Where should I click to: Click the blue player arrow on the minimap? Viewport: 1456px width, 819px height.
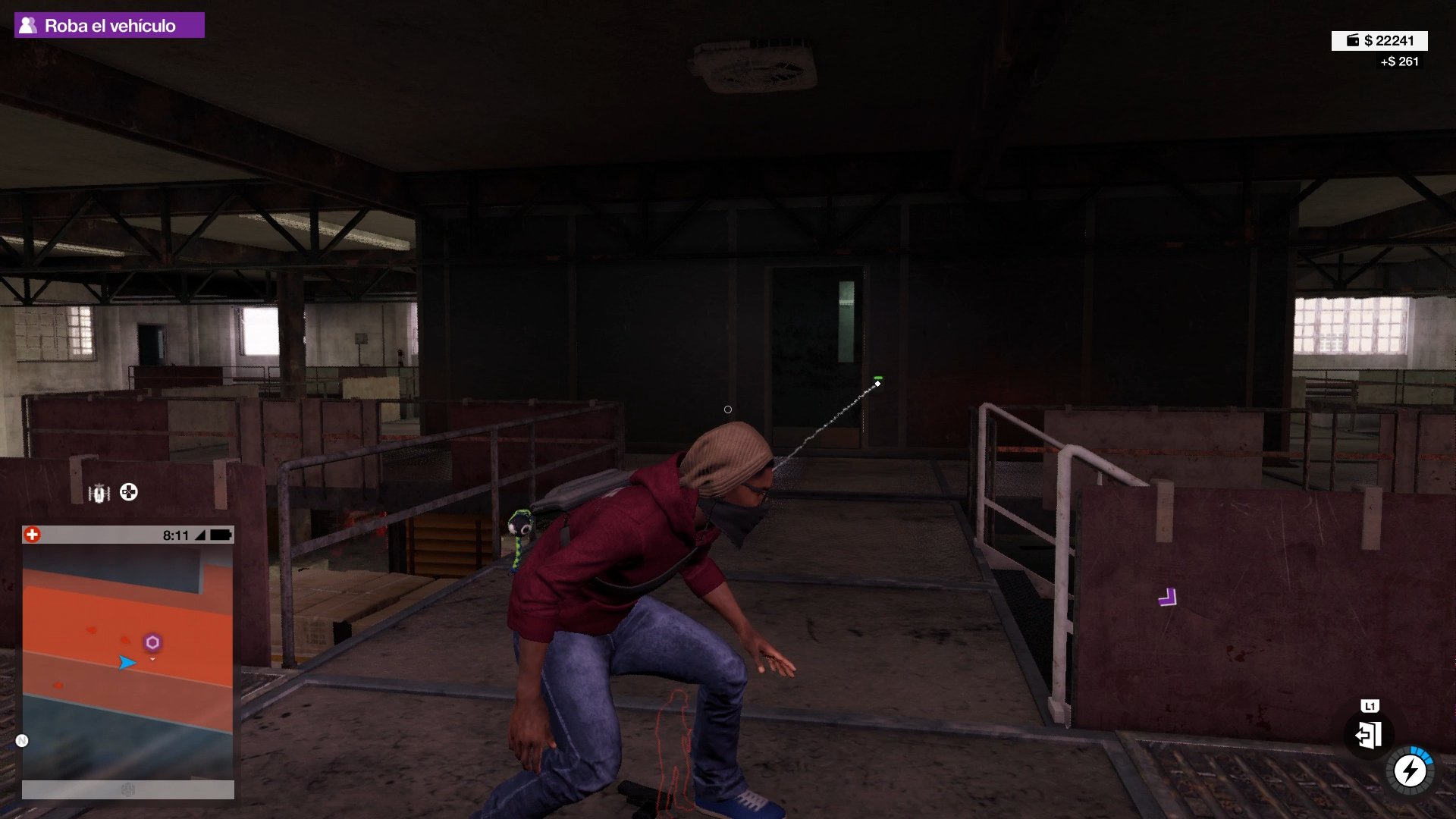(x=129, y=661)
